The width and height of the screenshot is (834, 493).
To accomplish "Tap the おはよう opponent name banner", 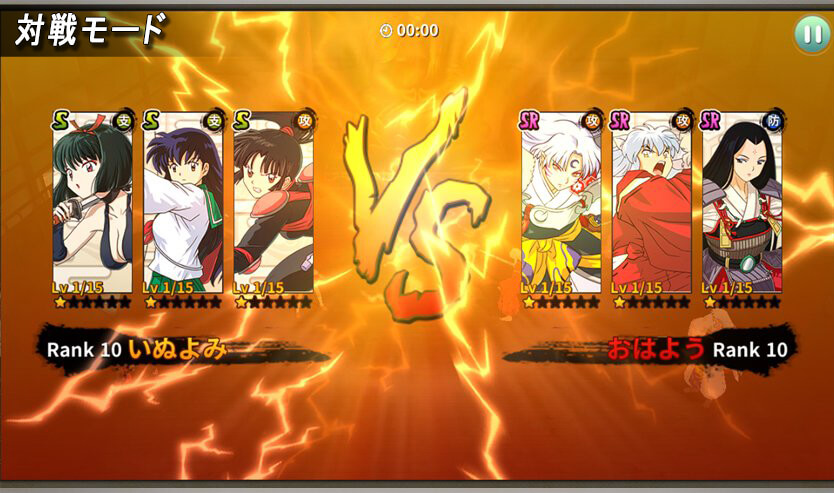I will 655,349.
